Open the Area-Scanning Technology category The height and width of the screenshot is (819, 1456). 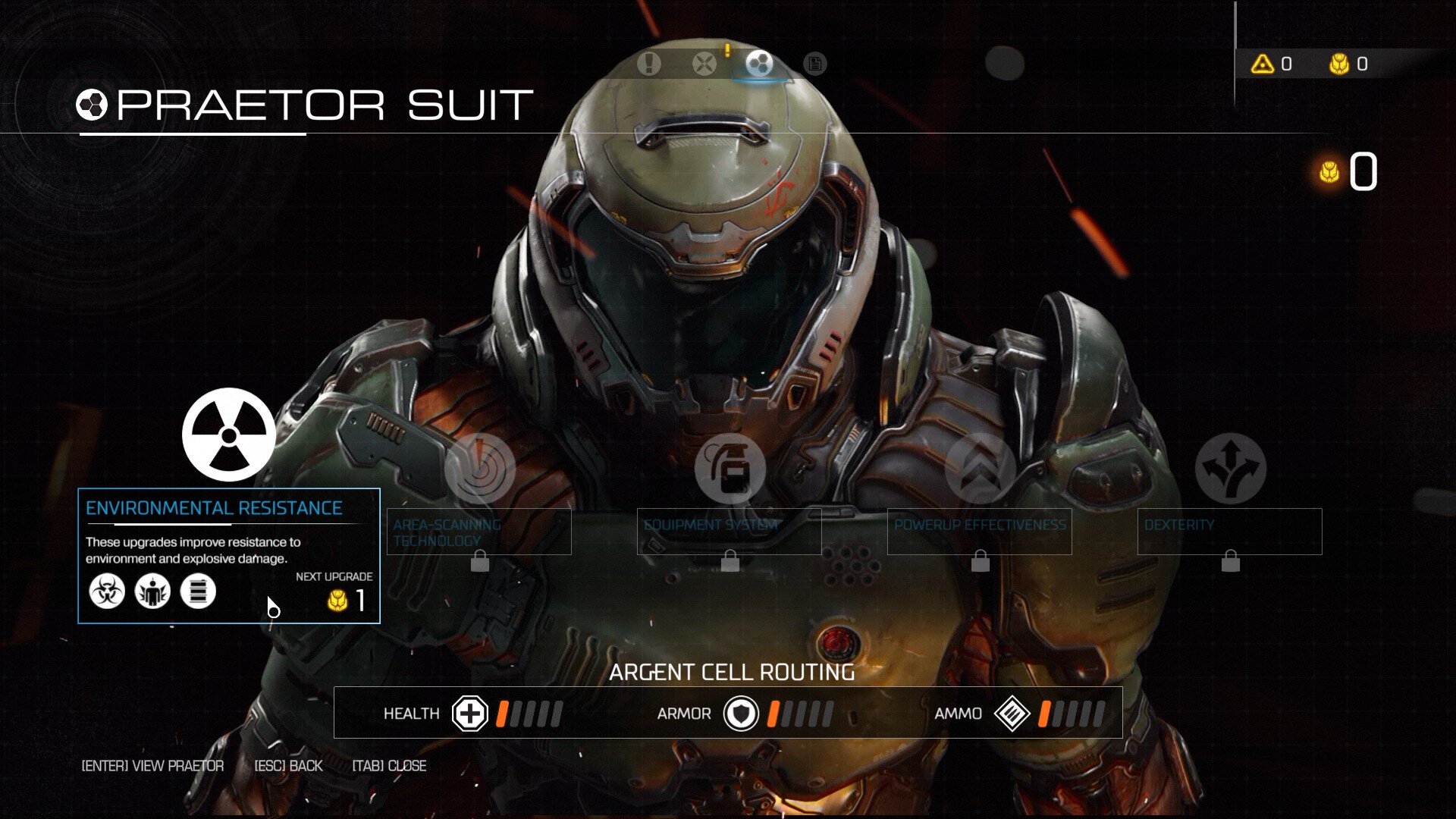click(x=479, y=469)
